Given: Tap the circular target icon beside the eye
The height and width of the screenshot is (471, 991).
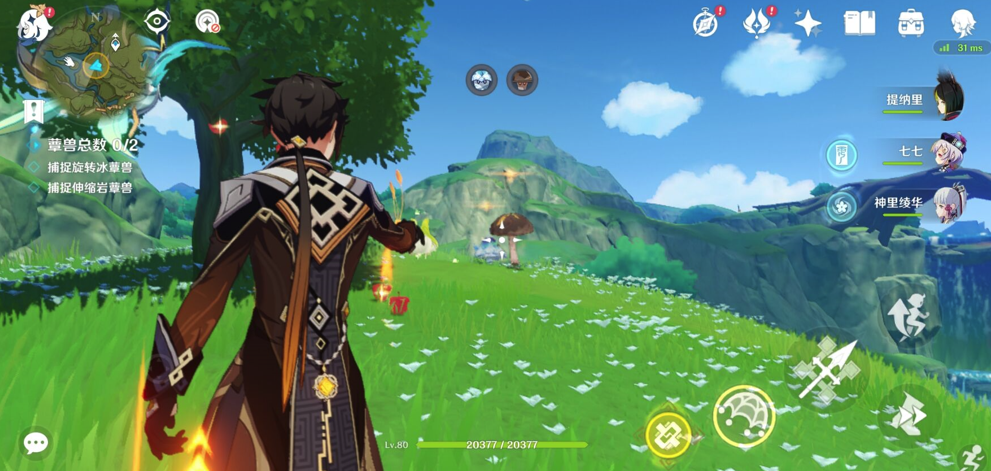Looking at the screenshot, I should coord(207,21).
